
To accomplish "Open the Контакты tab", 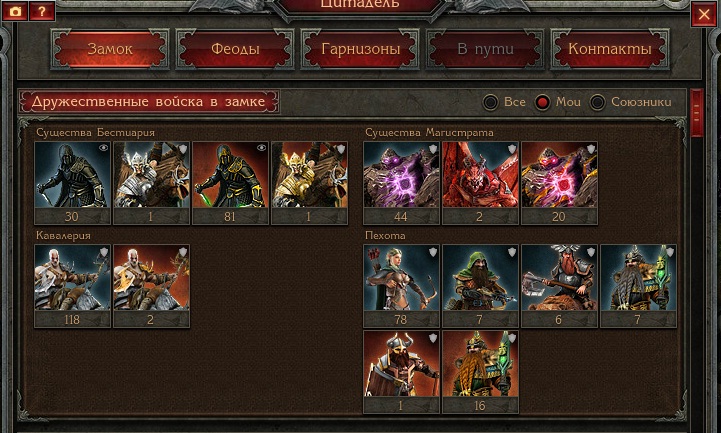I will [609, 49].
